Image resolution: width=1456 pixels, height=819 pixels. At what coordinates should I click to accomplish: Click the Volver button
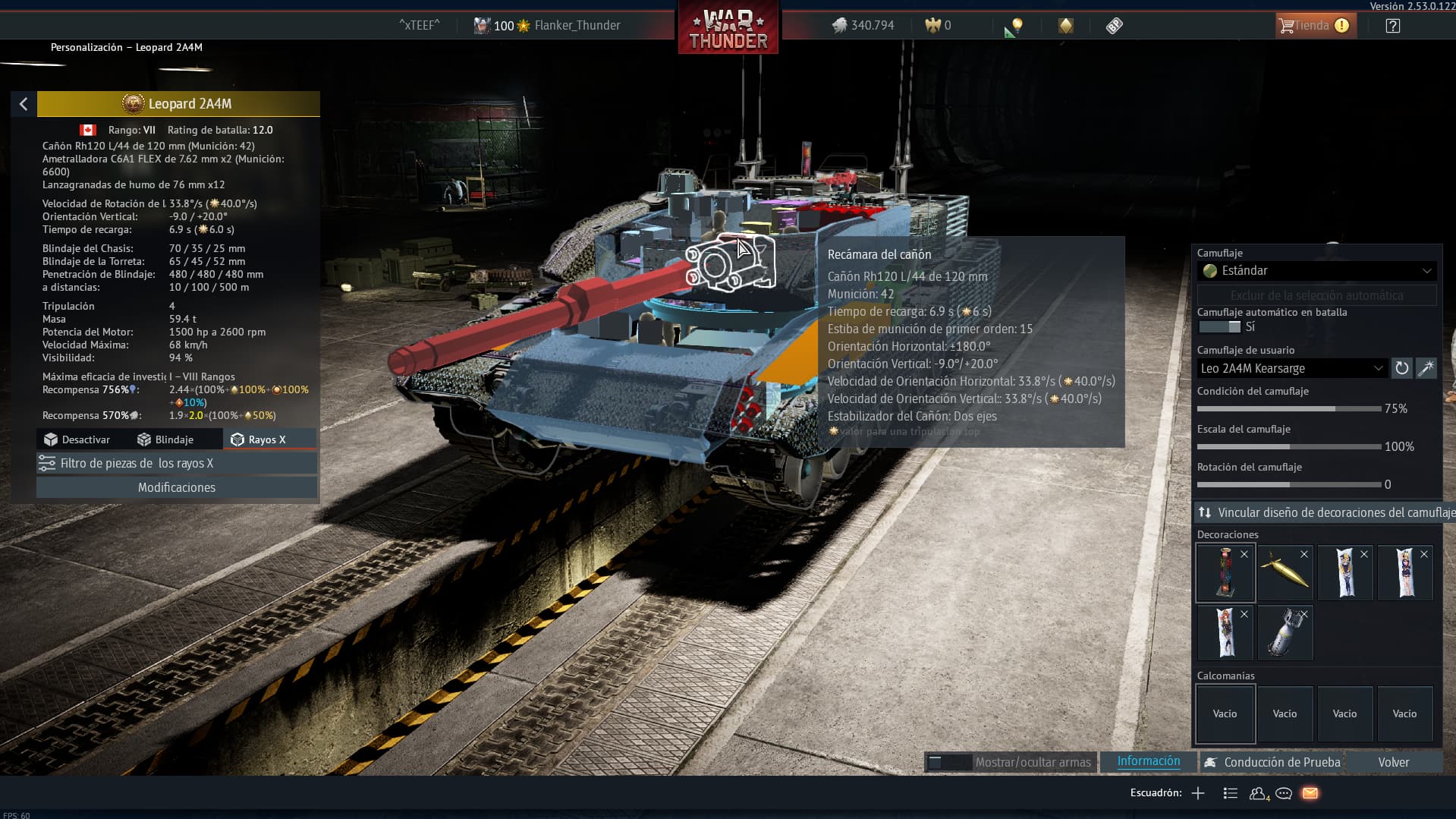tap(1393, 762)
